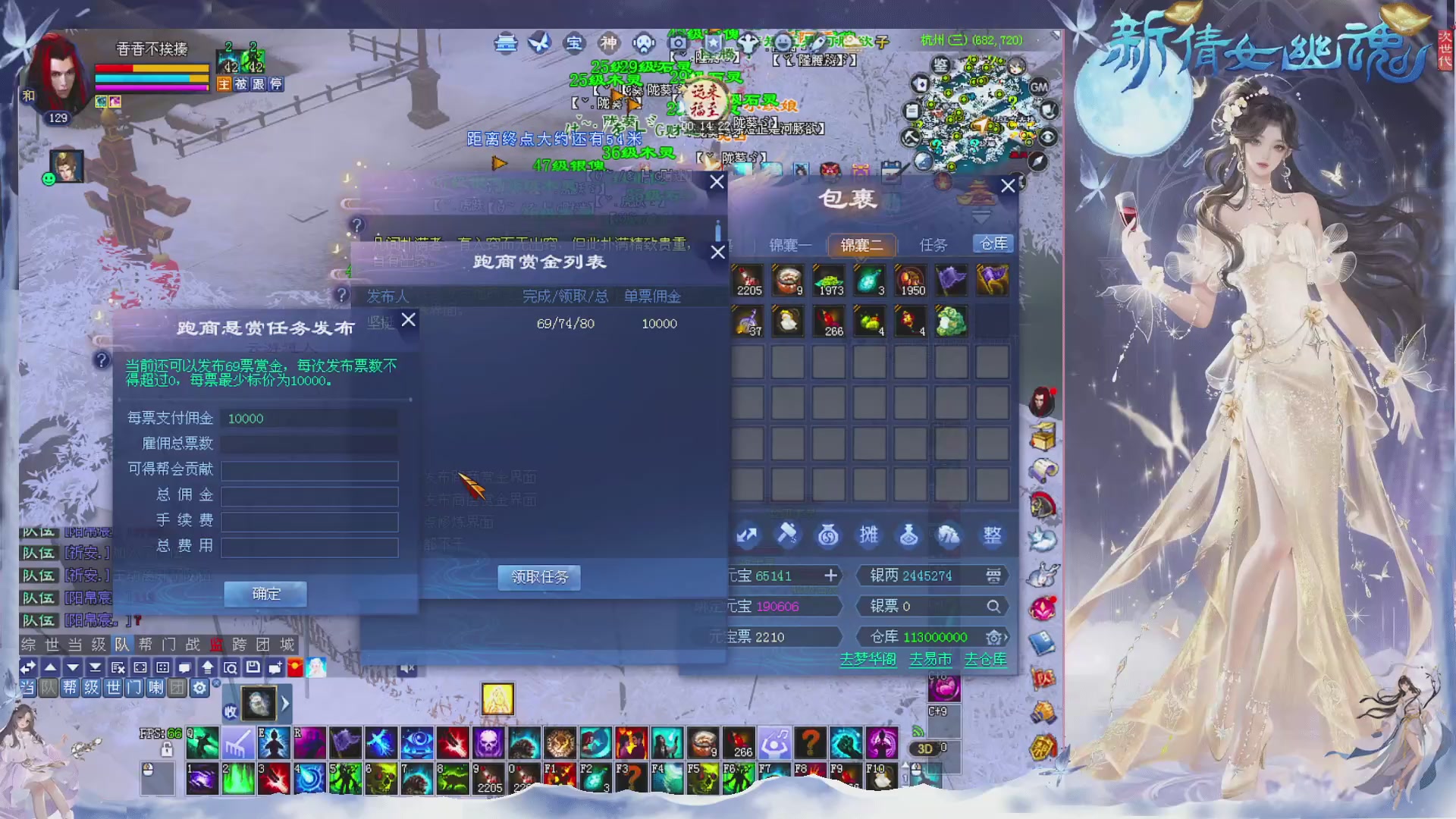
Task: Click the plus stepper next to 元宝 65141
Action: [x=832, y=575]
